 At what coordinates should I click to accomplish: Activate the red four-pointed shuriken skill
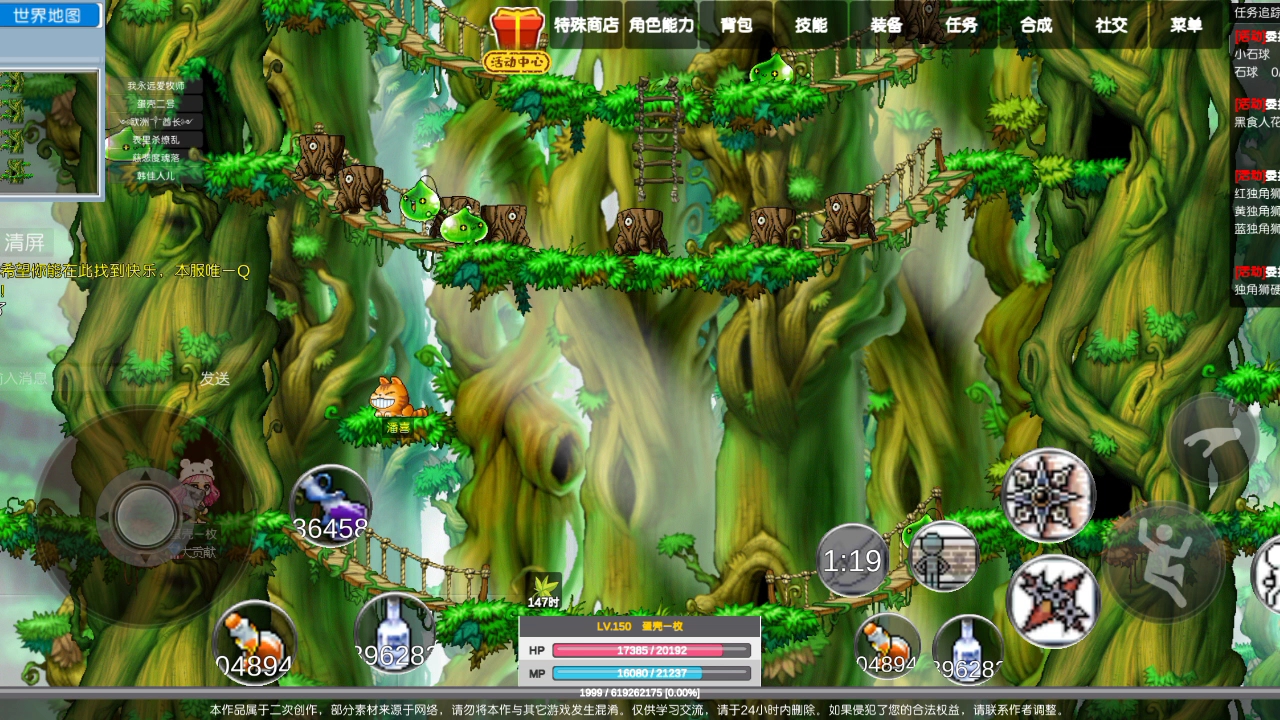[x=1054, y=601]
